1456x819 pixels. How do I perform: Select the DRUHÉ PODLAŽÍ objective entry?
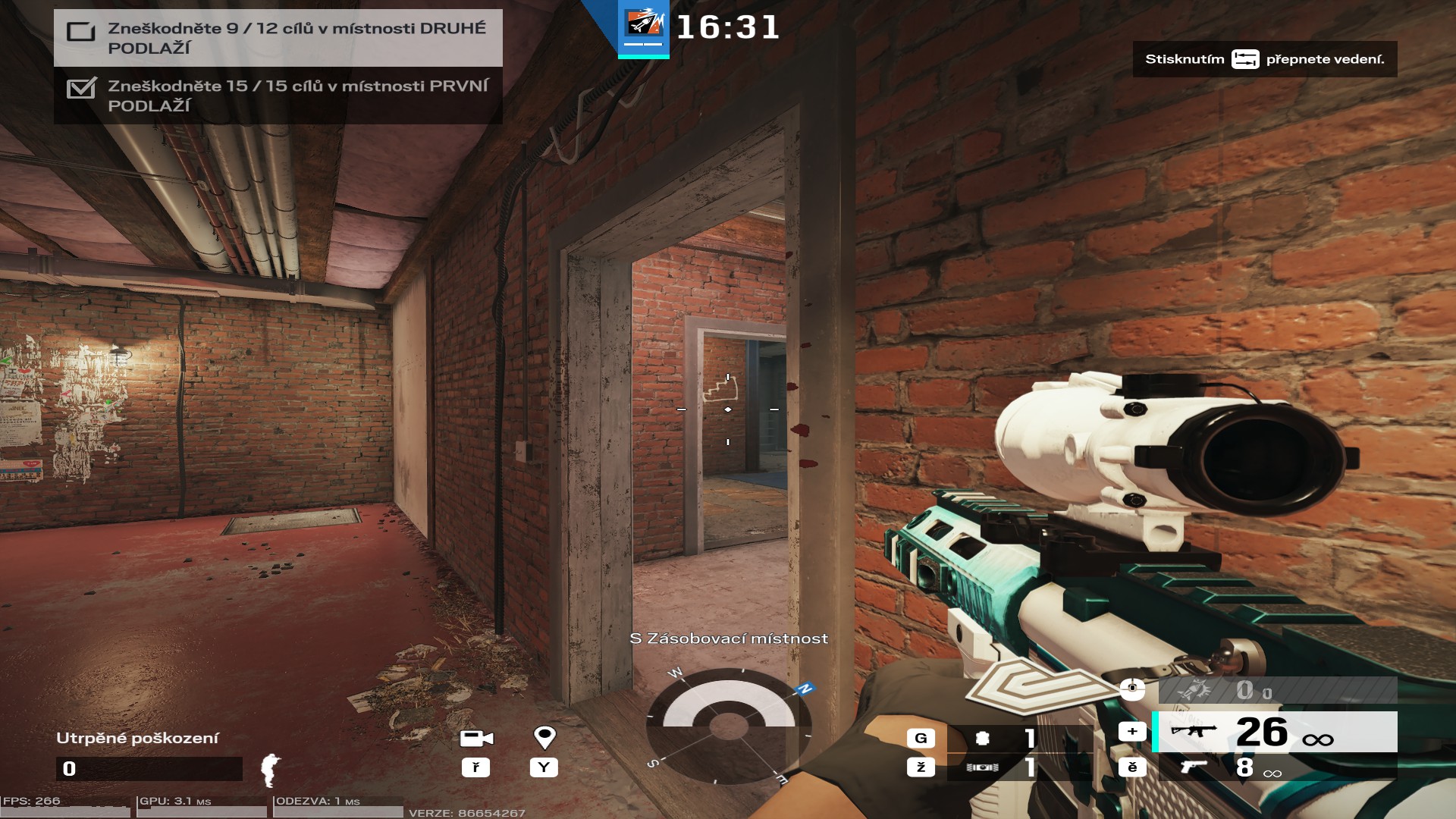coord(278,38)
